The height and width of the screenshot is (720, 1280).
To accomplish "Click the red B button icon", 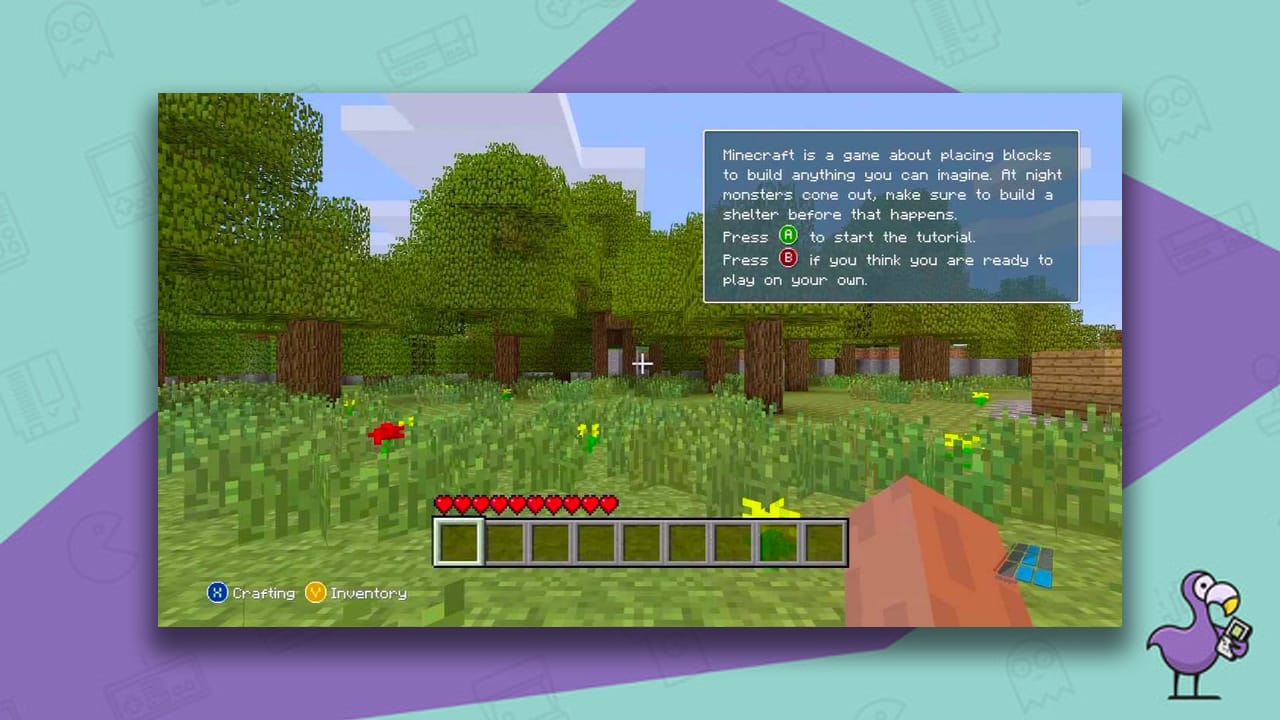I will click(789, 260).
